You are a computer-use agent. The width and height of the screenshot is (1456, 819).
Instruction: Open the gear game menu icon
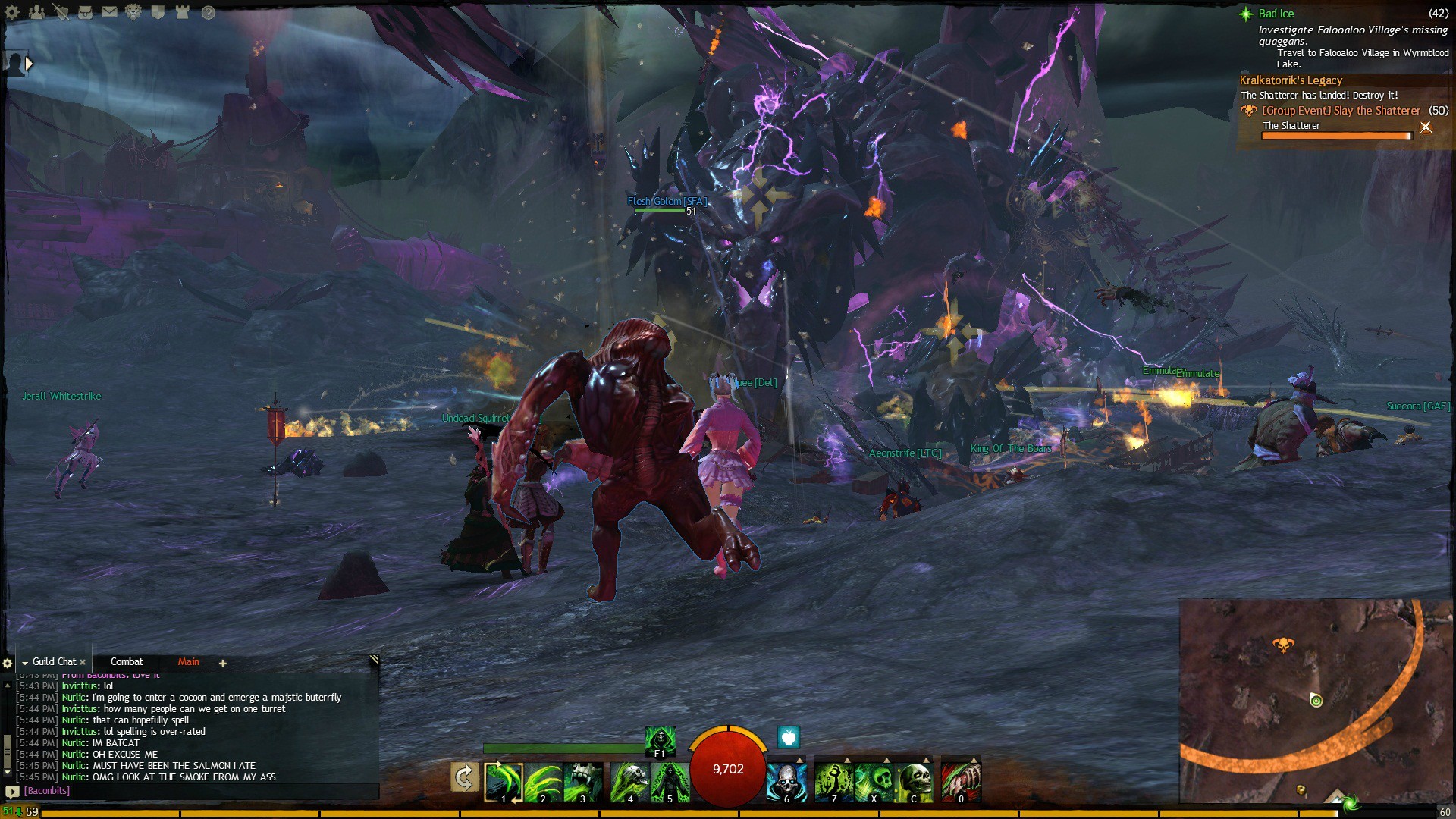click(12, 12)
